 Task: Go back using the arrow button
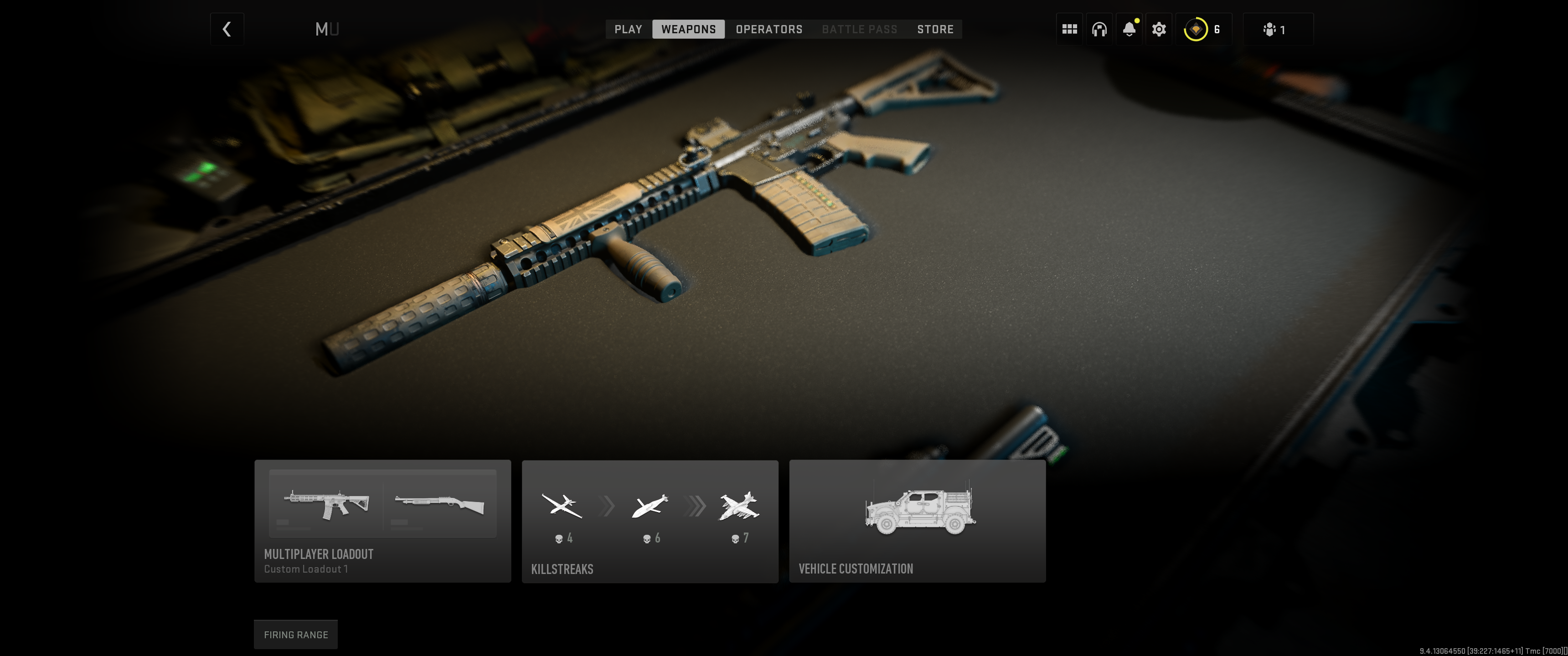(227, 29)
